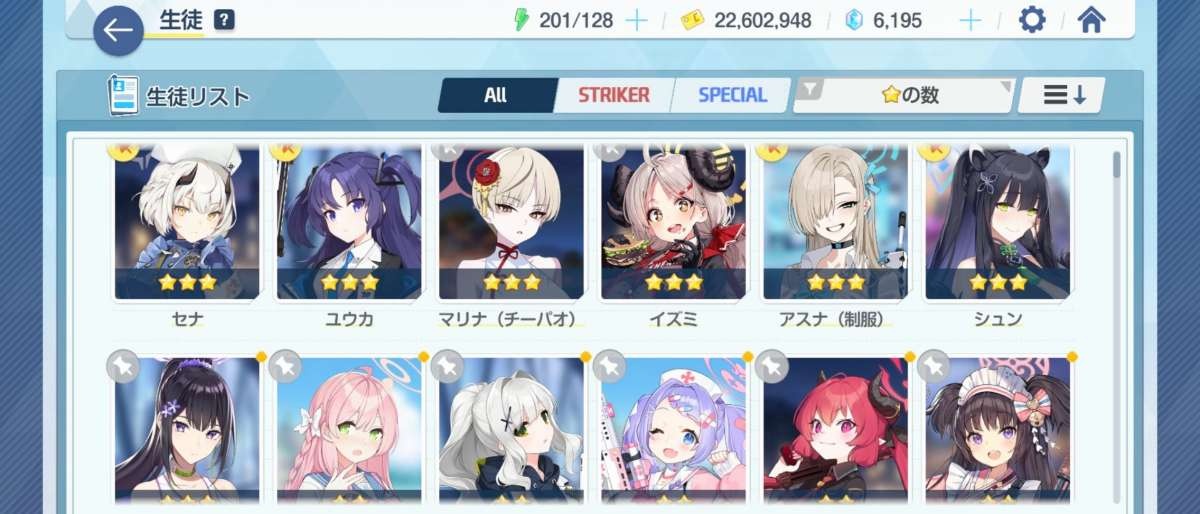The width and height of the screenshot is (1200, 514).
Task: Open the help question mark icon
Action: tap(225, 20)
